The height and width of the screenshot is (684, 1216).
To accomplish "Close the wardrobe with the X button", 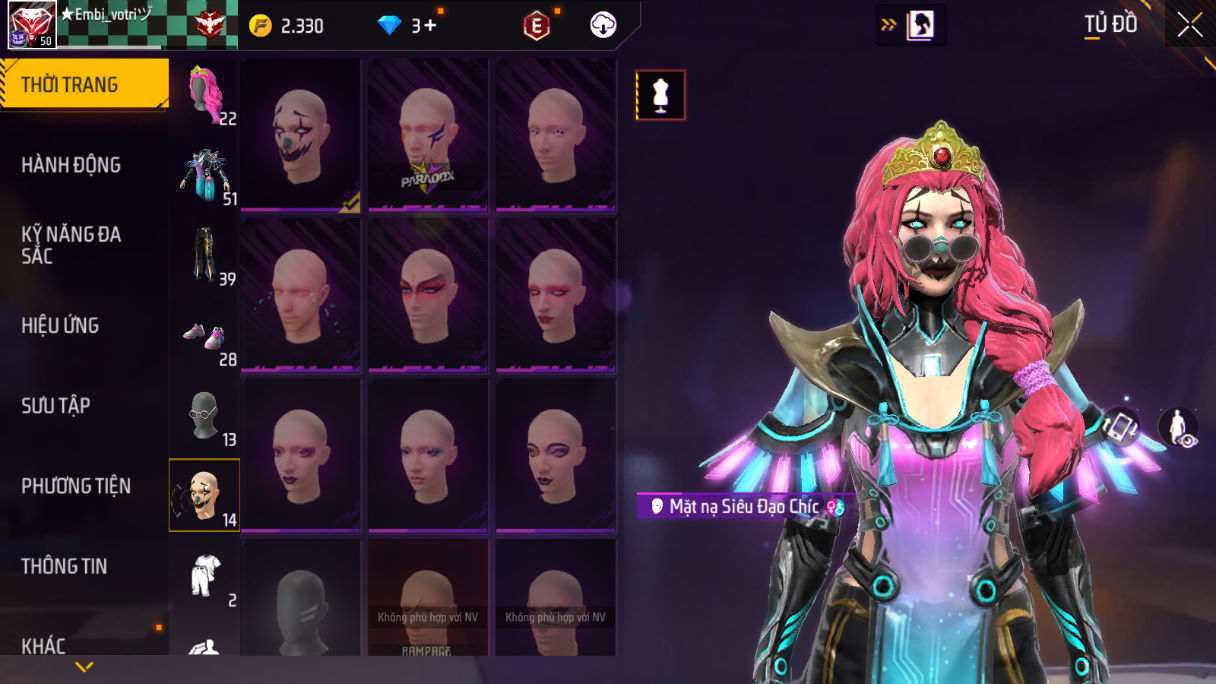I will (1189, 25).
